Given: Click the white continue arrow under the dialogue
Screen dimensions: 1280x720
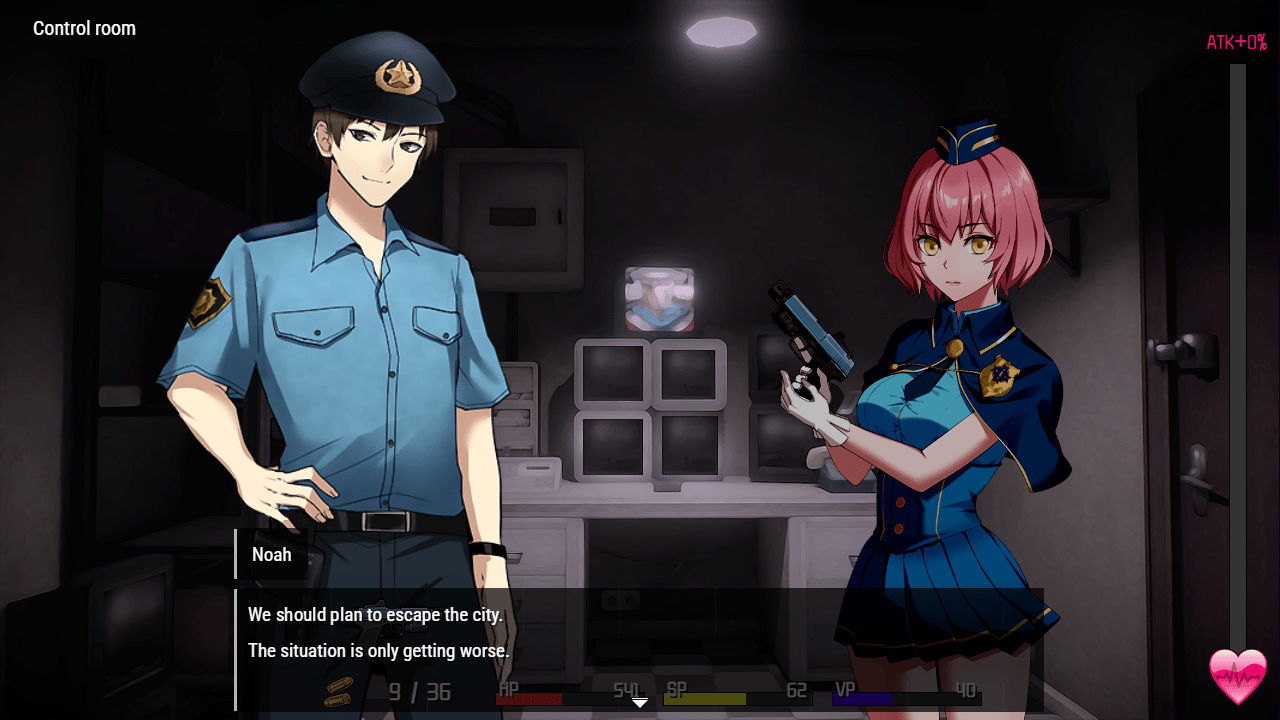Looking at the screenshot, I should (x=640, y=703).
